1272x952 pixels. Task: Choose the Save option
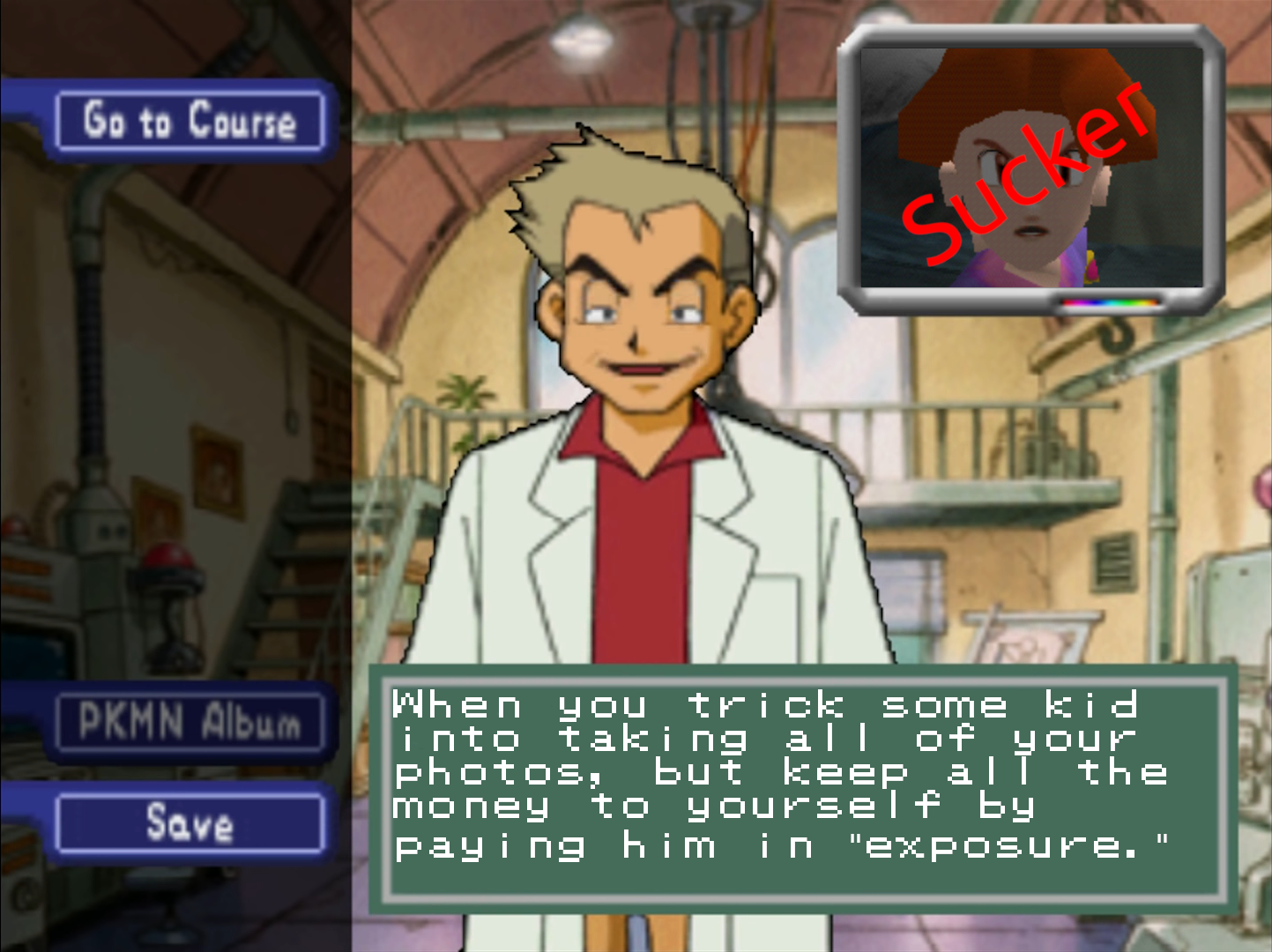pos(190,823)
